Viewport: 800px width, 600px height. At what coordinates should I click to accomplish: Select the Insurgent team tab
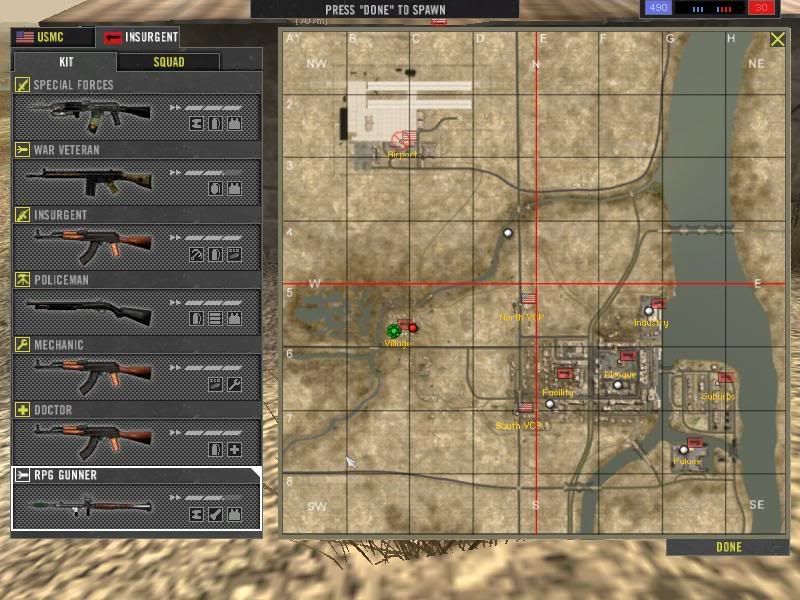(x=139, y=38)
